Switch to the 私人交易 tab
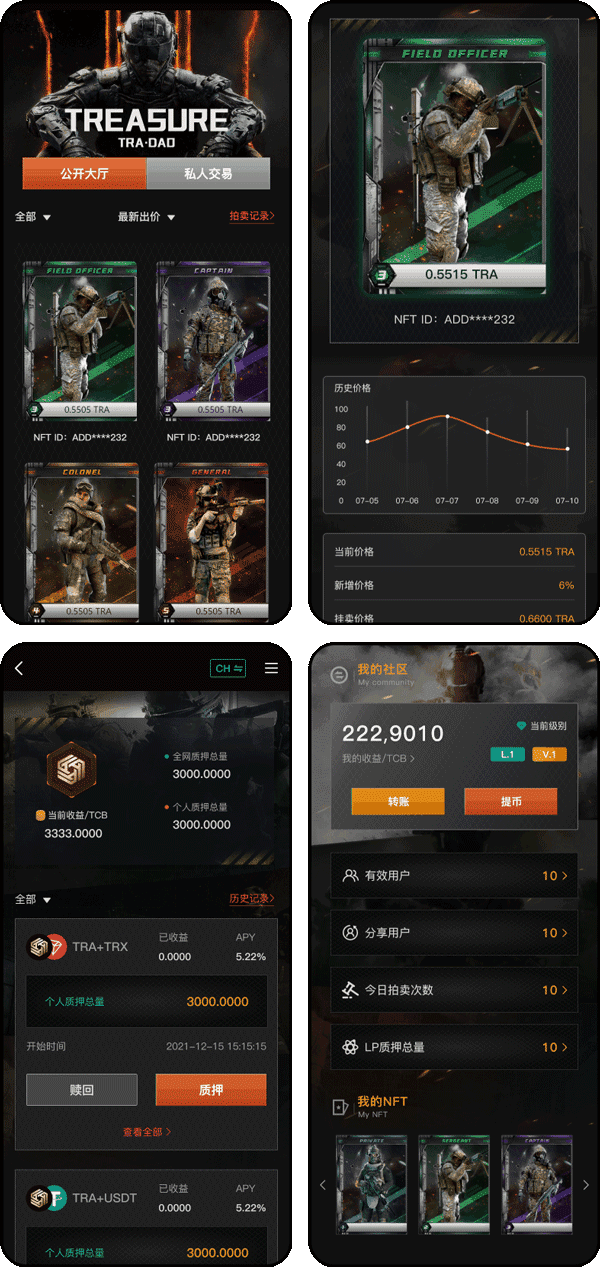600x1267 pixels. (x=208, y=174)
